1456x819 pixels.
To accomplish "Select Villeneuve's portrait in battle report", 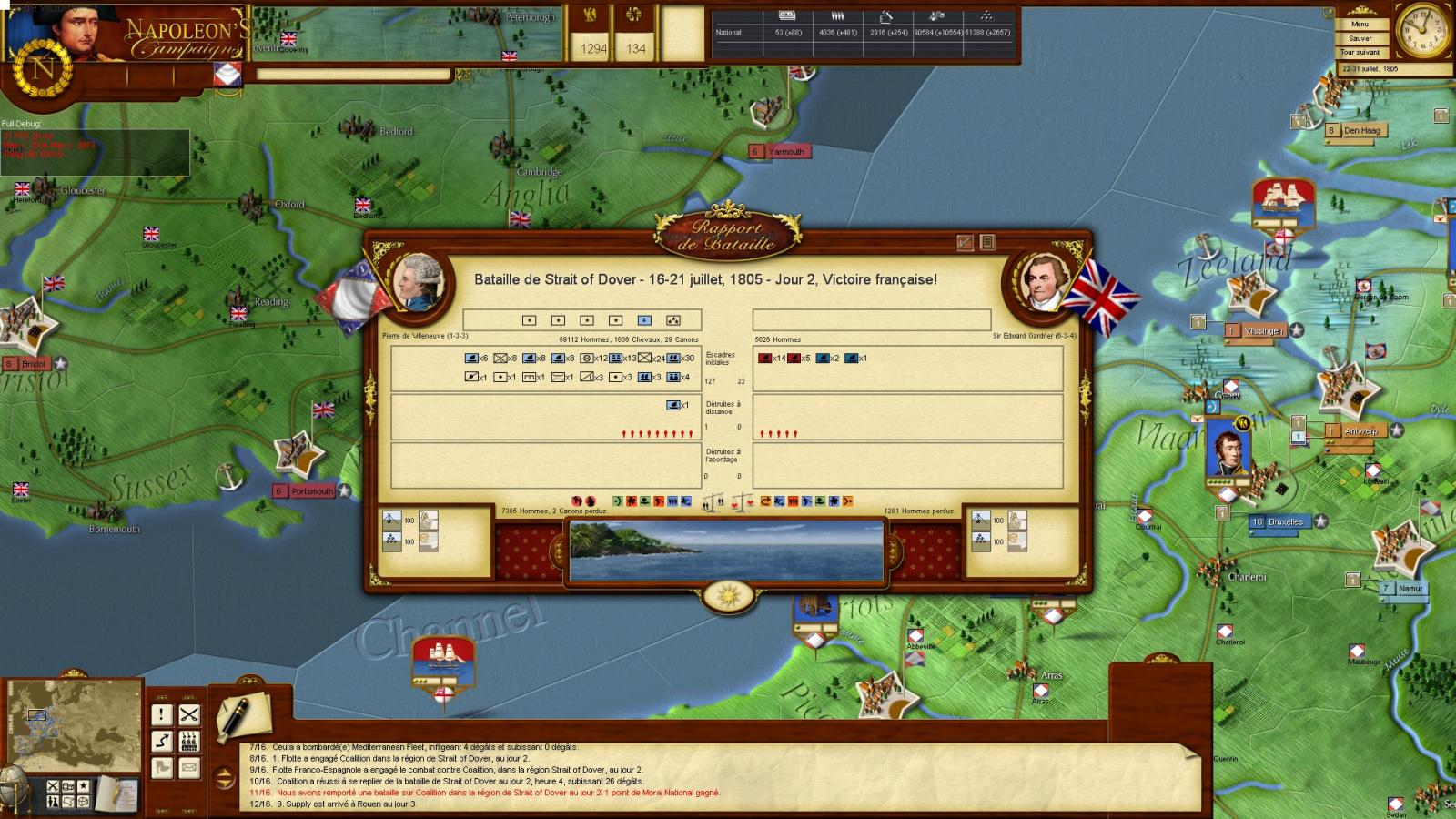I will click(418, 281).
